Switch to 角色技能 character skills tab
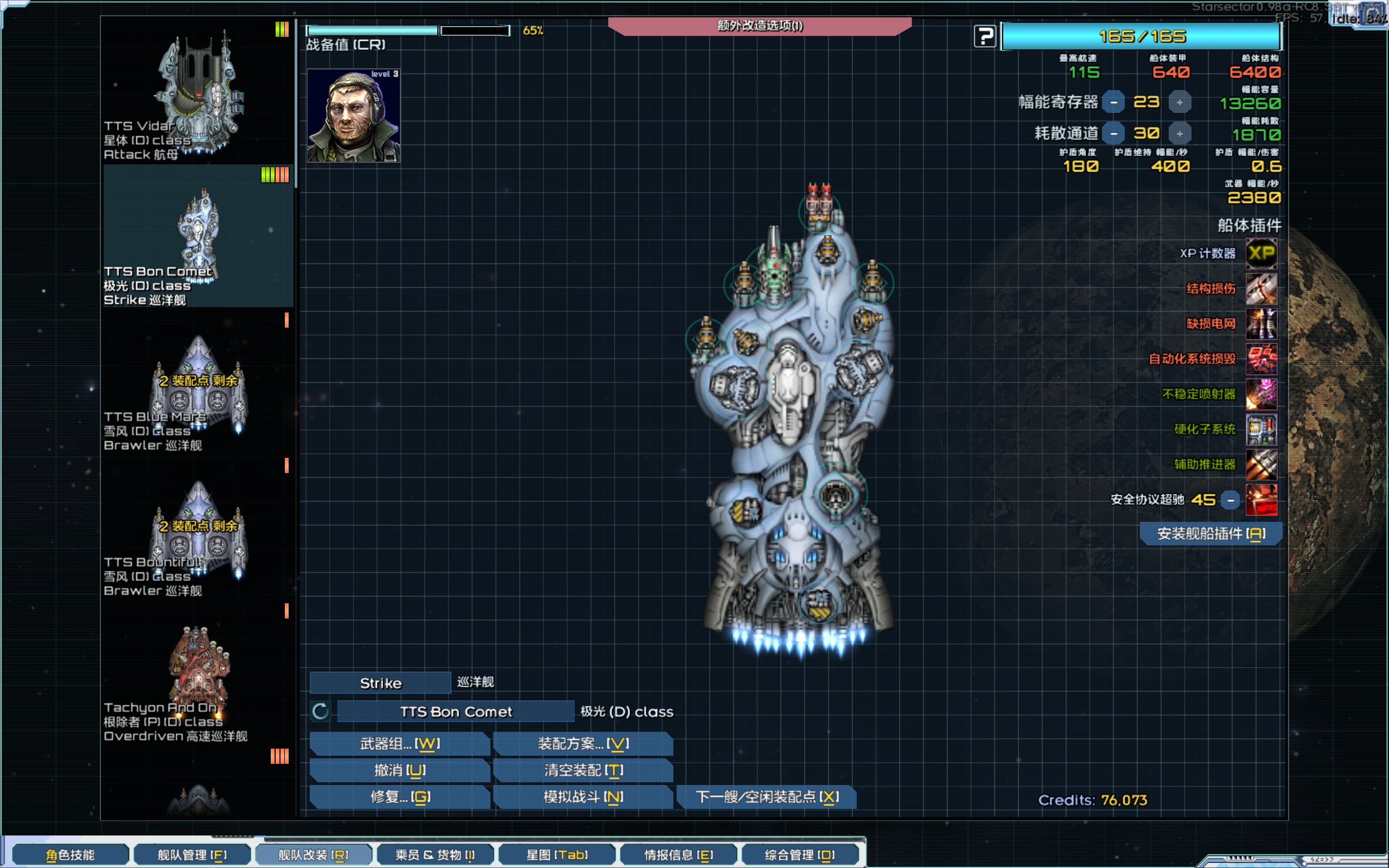 (70, 855)
